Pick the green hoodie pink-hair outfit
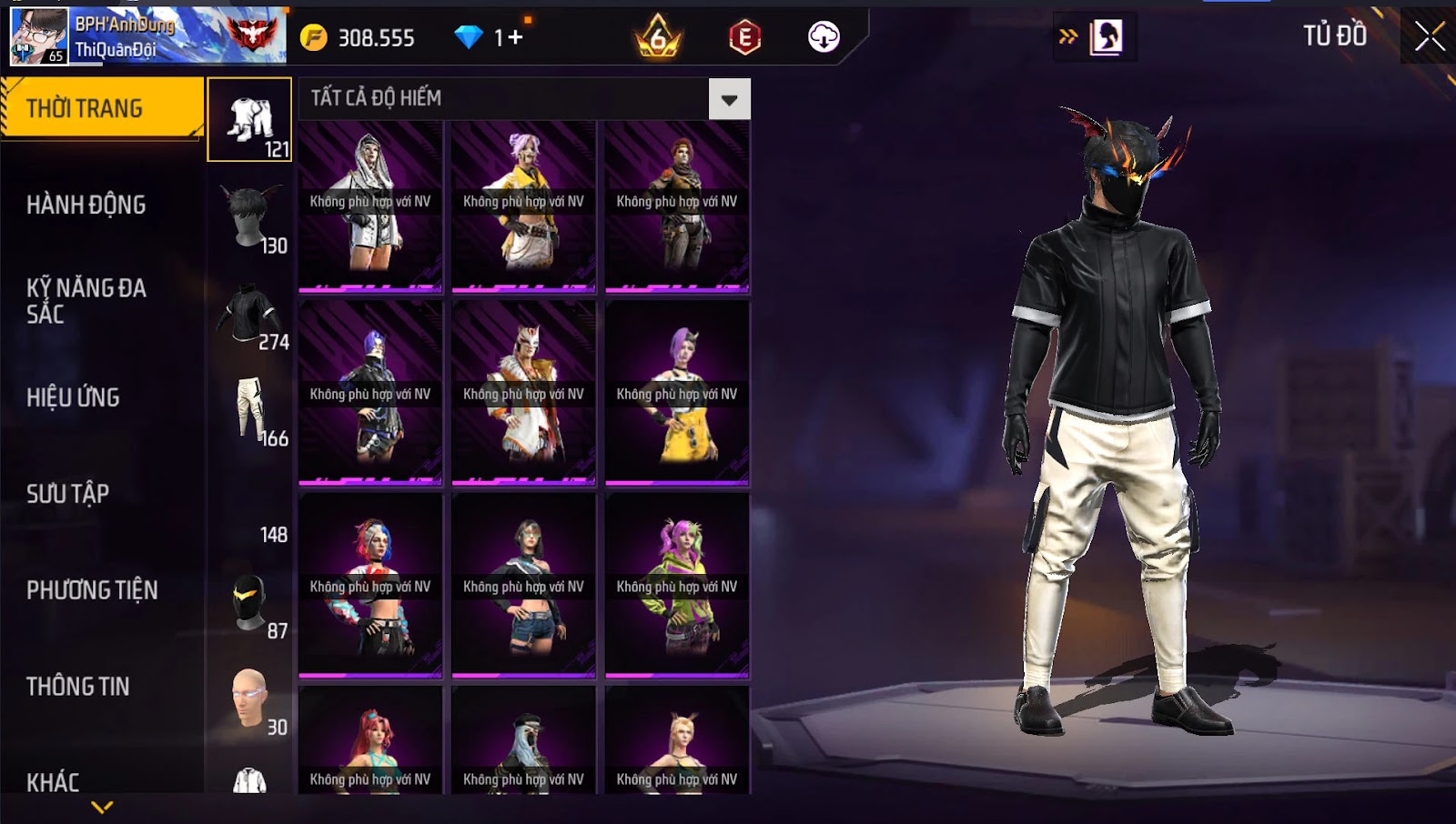1456x824 pixels. (x=677, y=586)
